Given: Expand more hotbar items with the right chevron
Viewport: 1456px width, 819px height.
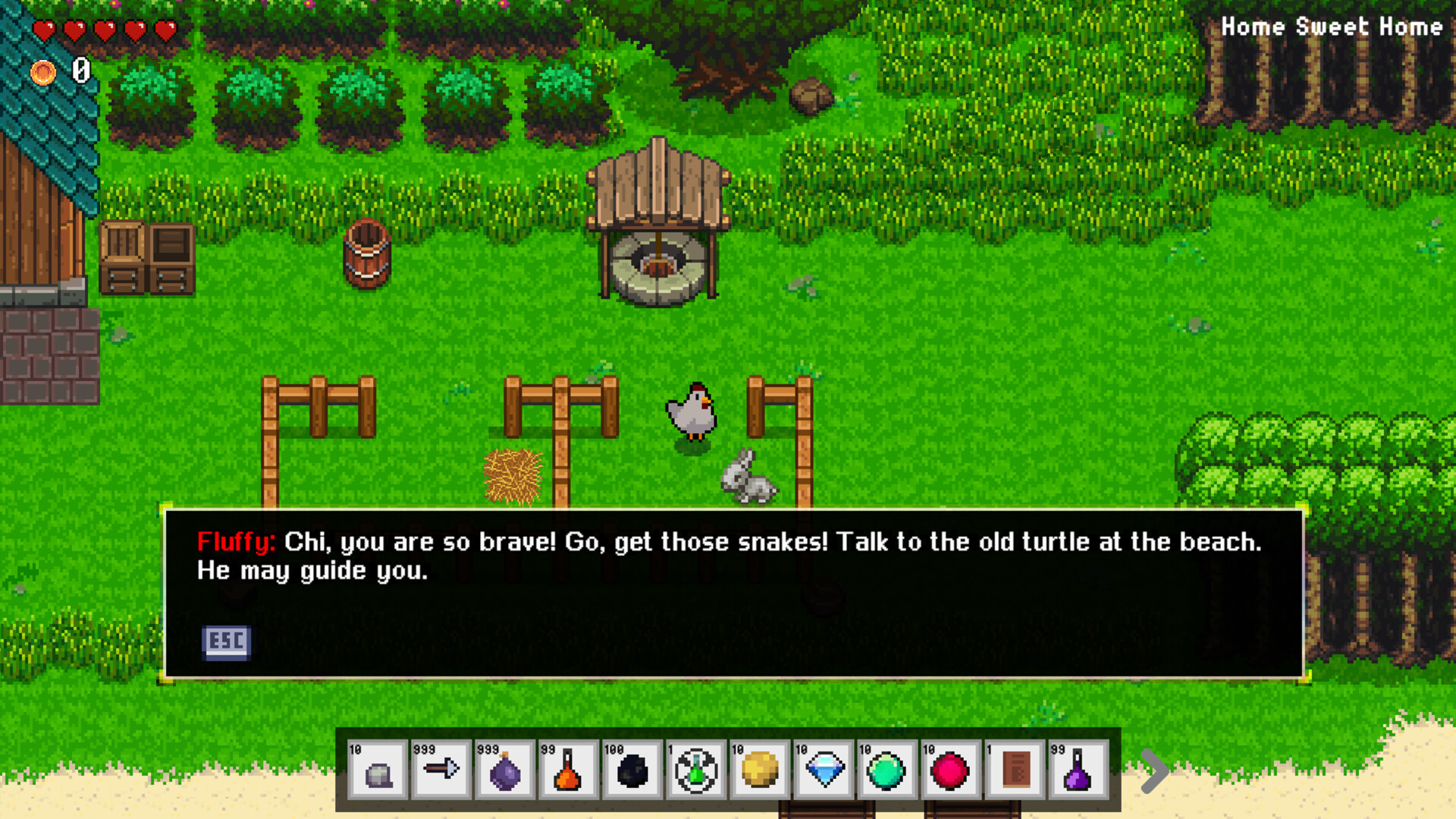Looking at the screenshot, I should coord(1158,770).
